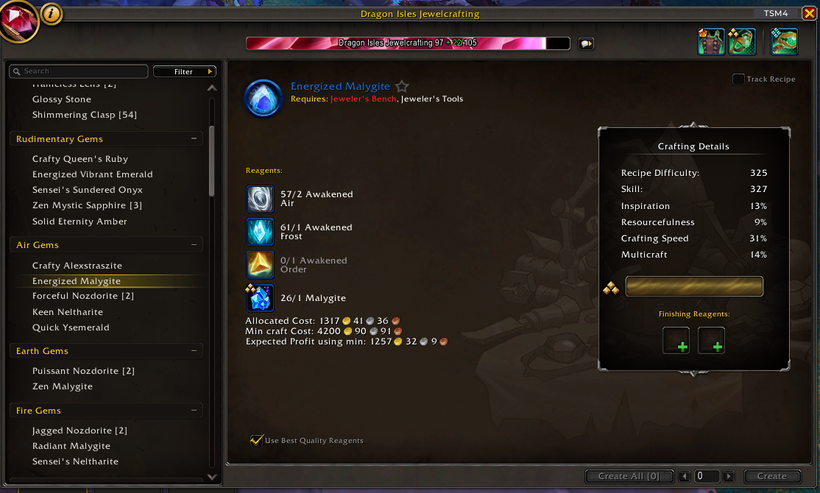820x493 pixels.
Task: Click the Create All button
Action: tap(628, 476)
